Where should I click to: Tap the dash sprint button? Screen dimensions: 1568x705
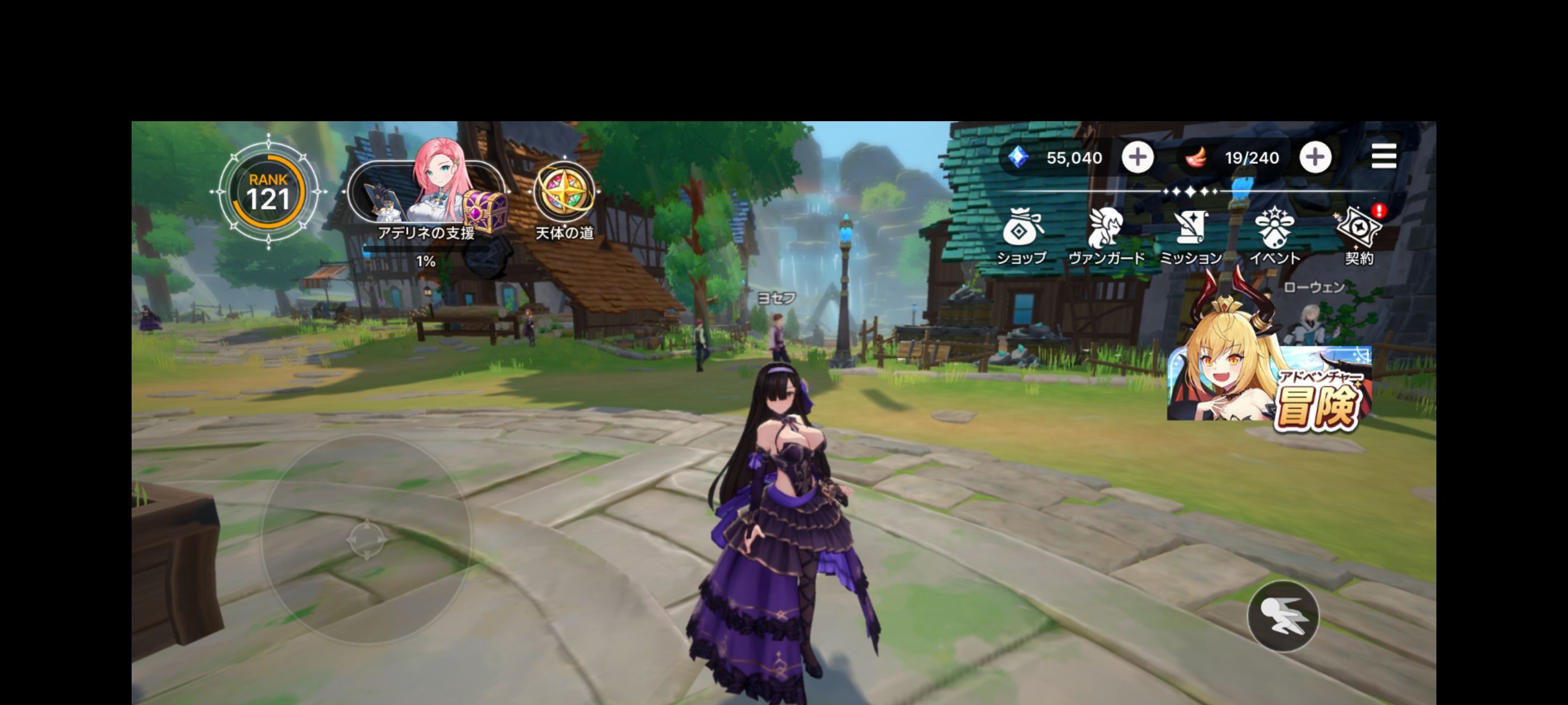[x=1283, y=615]
